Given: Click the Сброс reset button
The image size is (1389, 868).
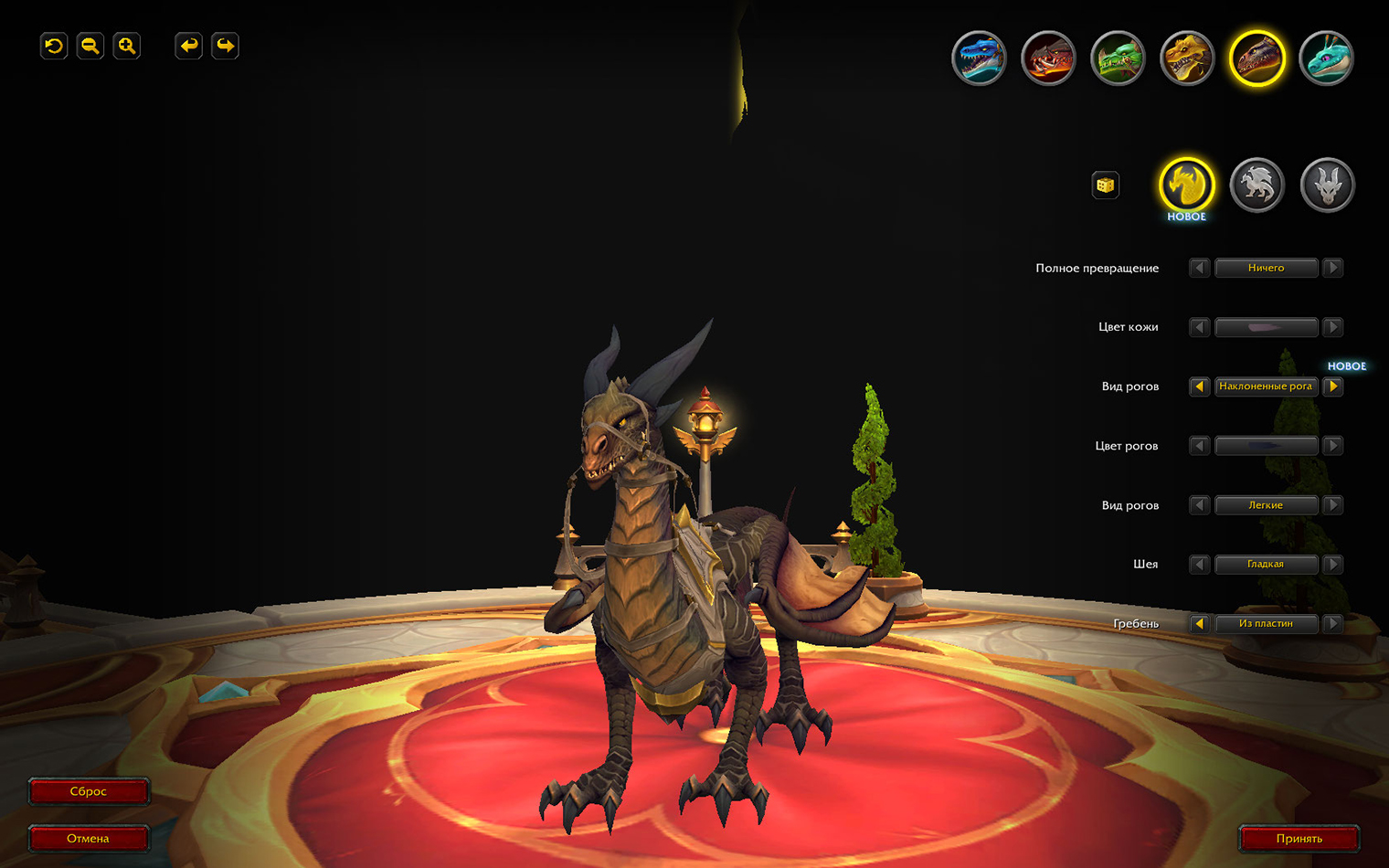Looking at the screenshot, I should pyautogui.click(x=89, y=791).
